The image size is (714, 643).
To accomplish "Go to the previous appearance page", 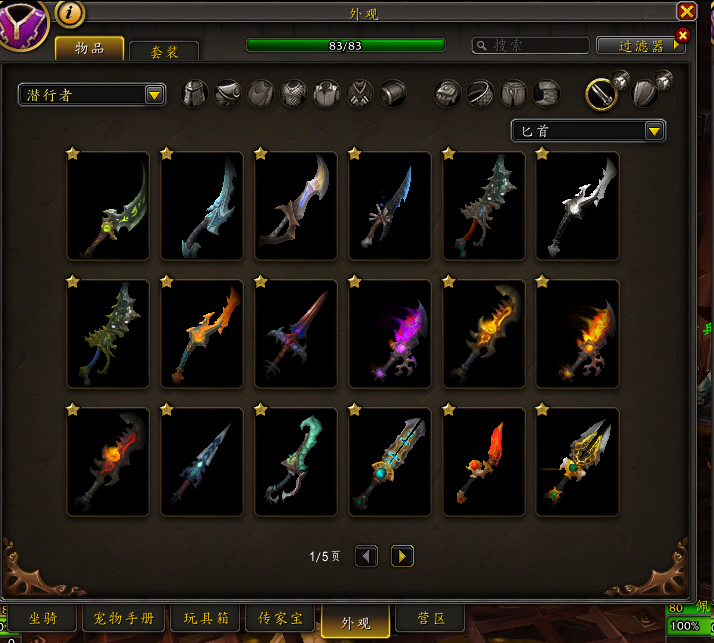I will click(x=367, y=556).
